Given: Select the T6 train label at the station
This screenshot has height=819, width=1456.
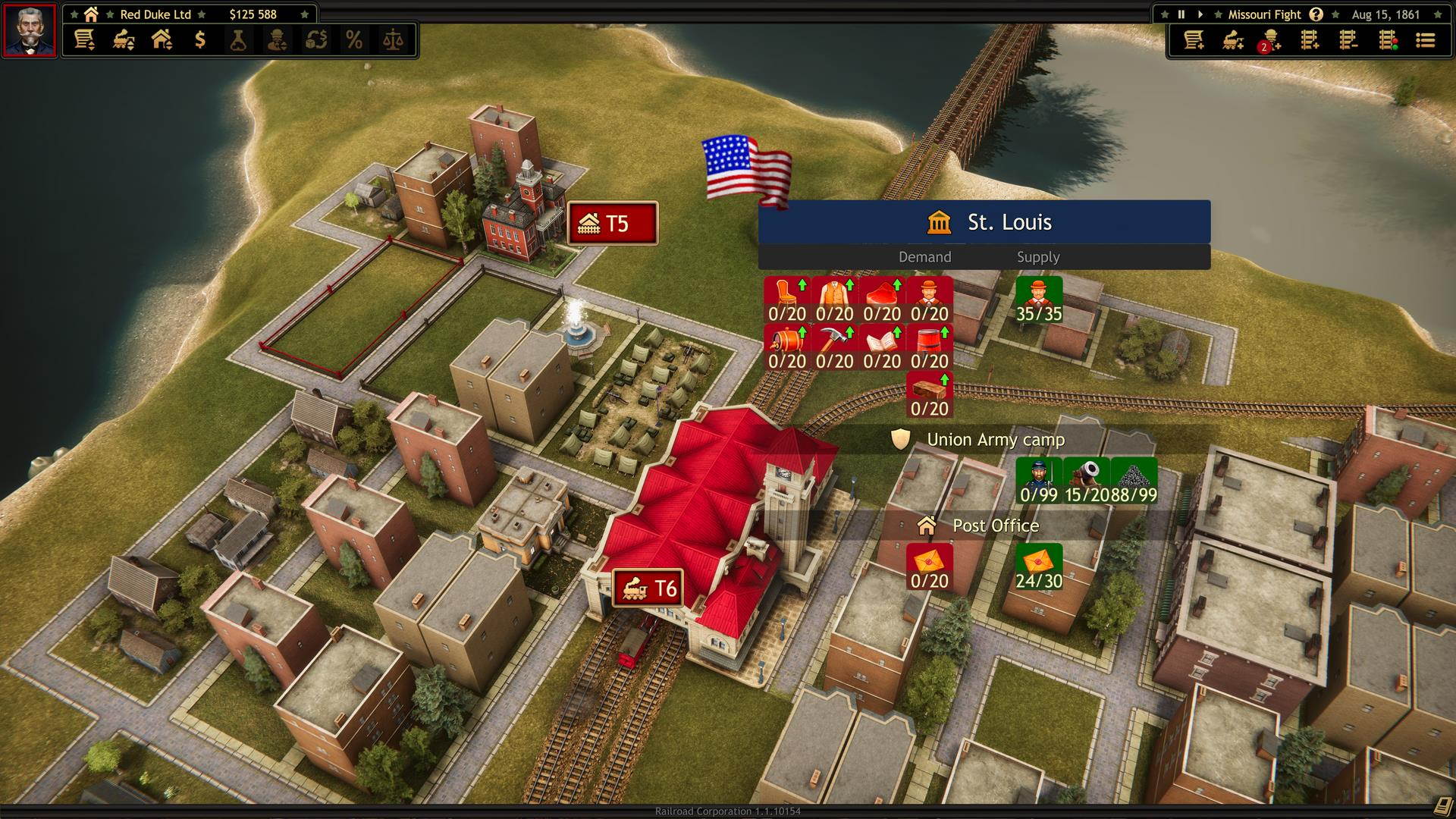Looking at the screenshot, I should [x=649, y=588].
